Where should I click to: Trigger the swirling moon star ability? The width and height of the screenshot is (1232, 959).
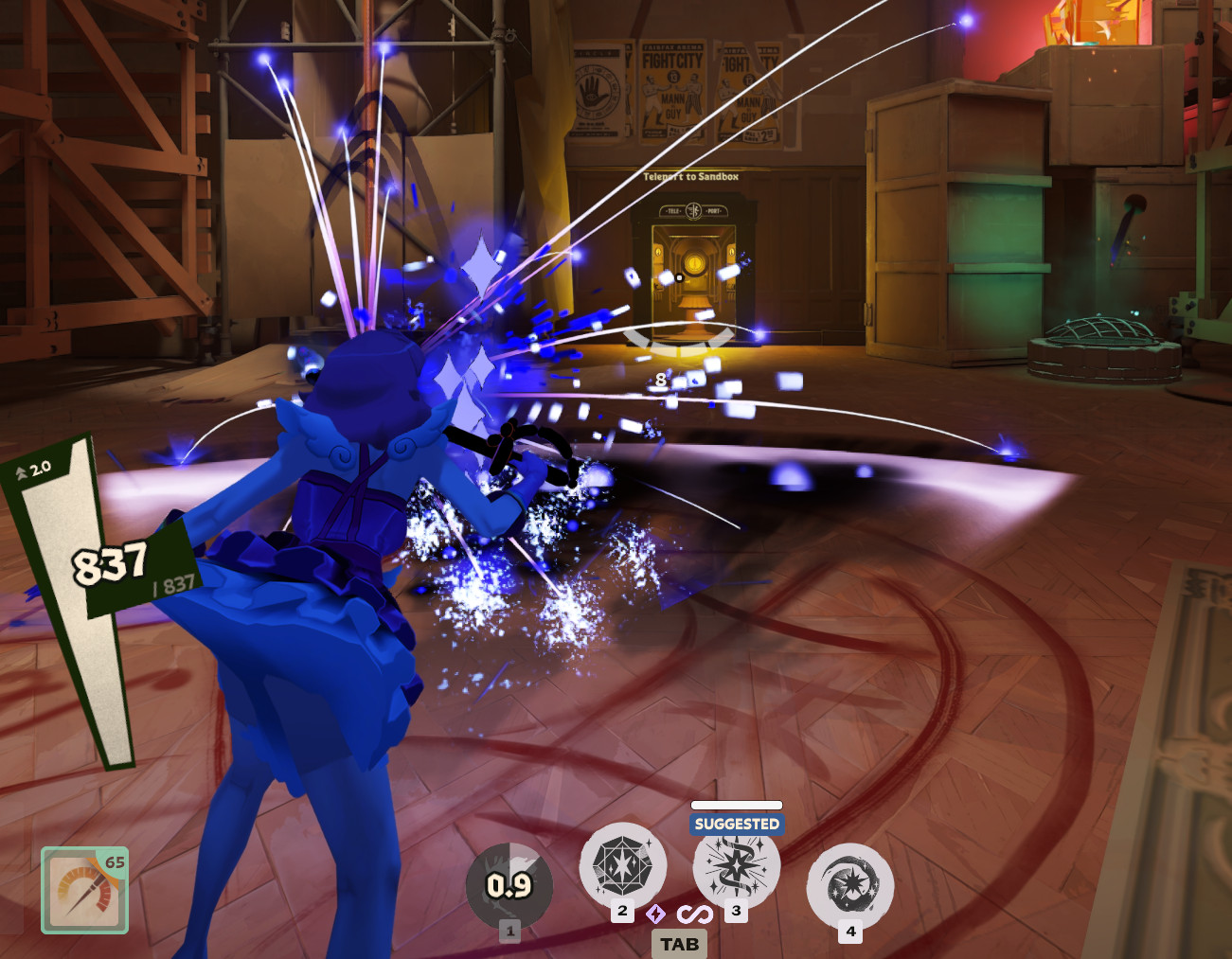click(849, 886)
